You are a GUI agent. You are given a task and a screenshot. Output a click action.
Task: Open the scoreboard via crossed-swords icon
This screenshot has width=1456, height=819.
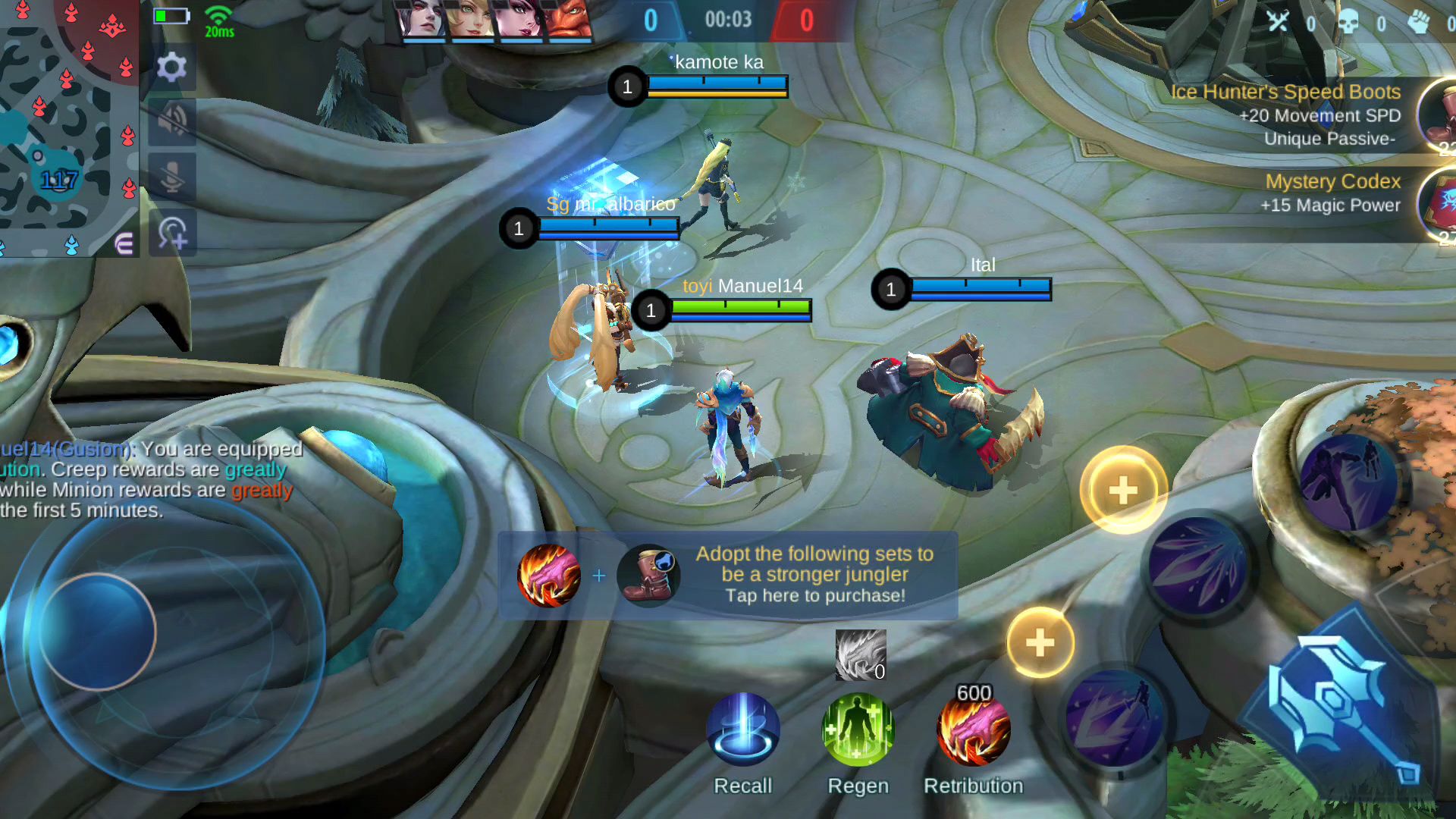coord(1279,22)
